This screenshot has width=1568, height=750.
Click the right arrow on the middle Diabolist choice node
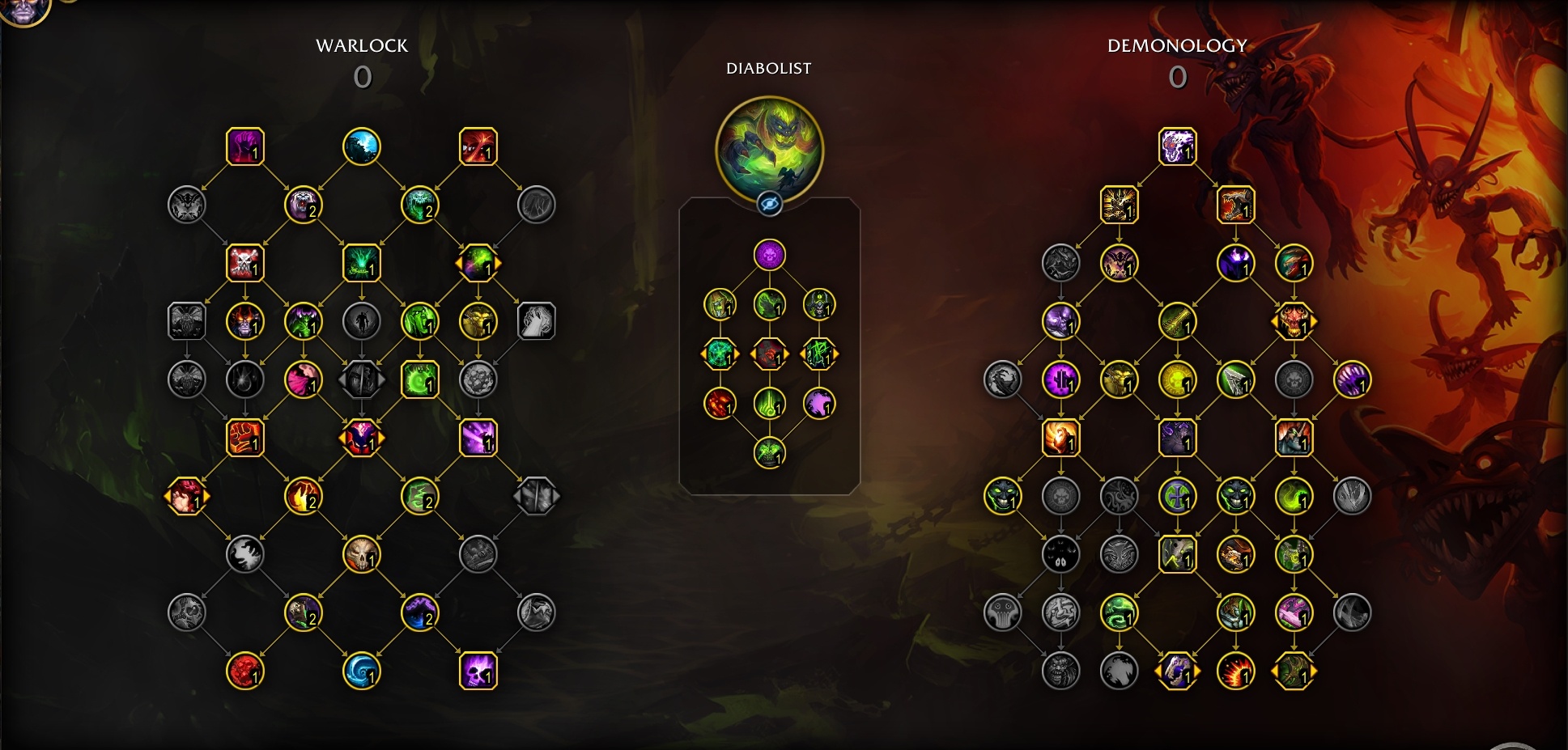tap(787, 354)
